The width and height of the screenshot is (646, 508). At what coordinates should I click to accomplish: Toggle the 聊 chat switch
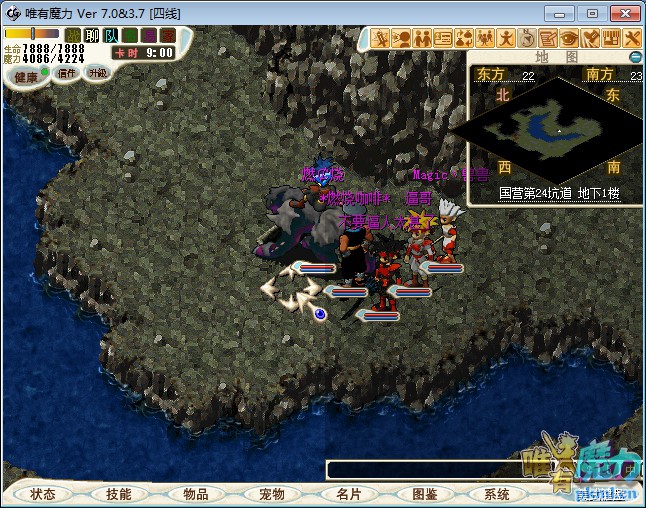pyautogui.click(x=92, y=36)
